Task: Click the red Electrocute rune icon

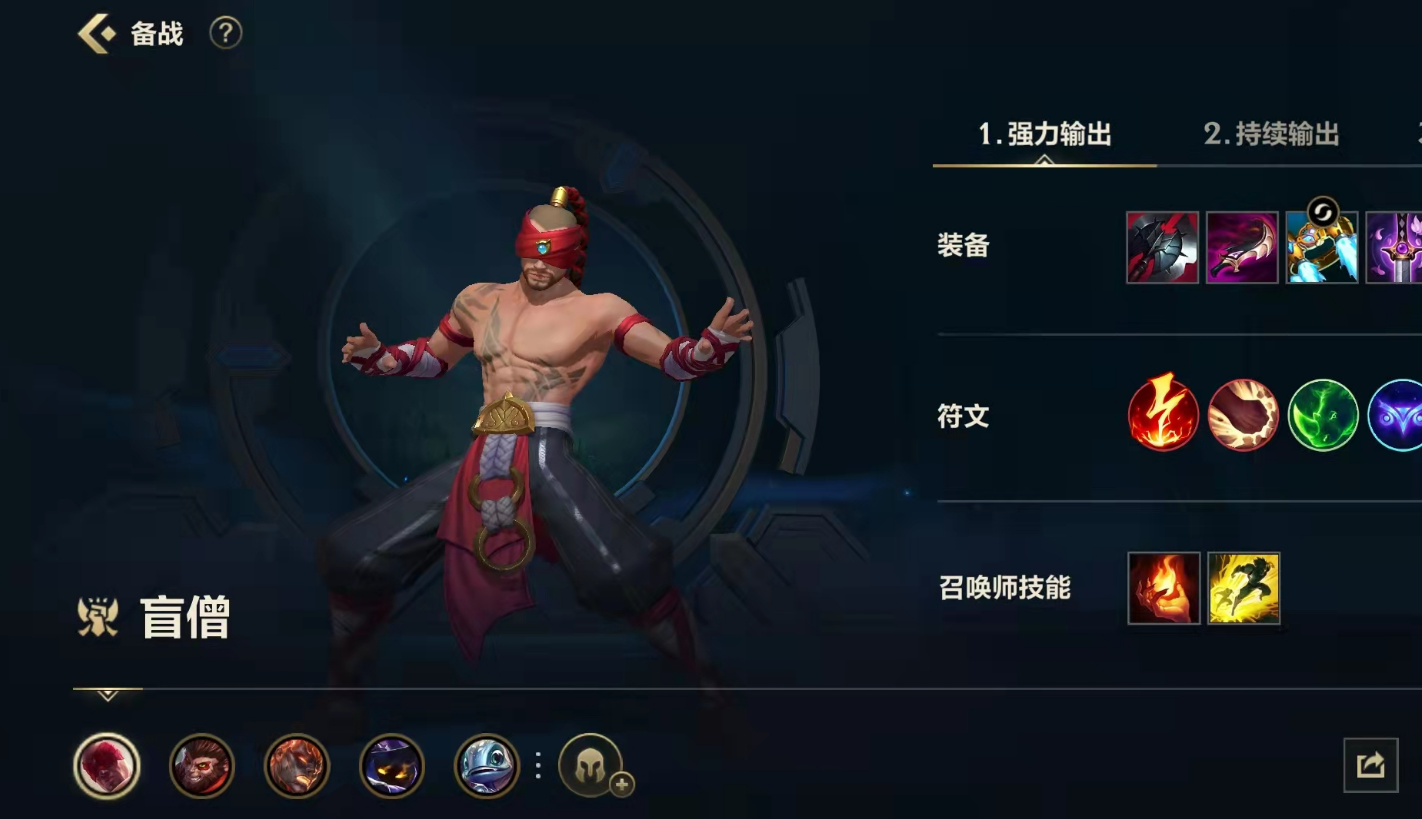Action: point(1162,417)
